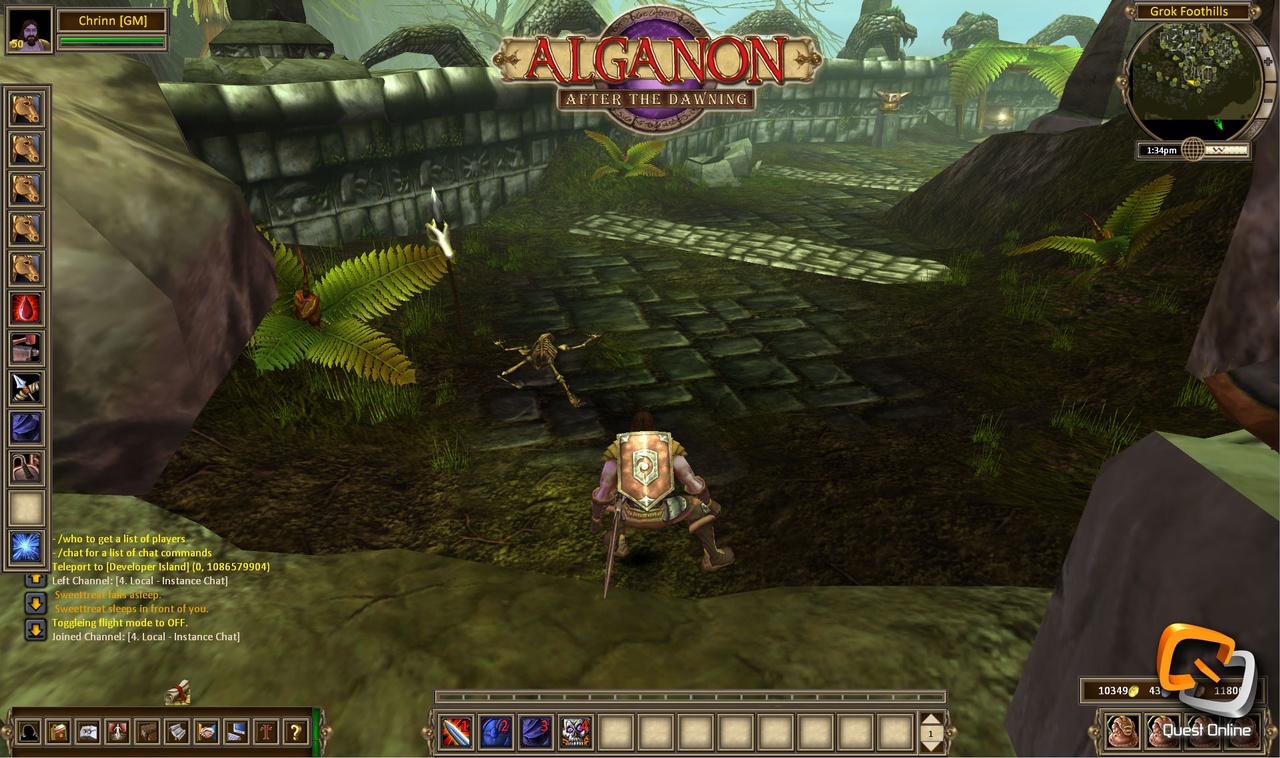Screen dimensions: 1280x758
Task: Toggle the world globe under the minimap
Action: point(1193,151)
